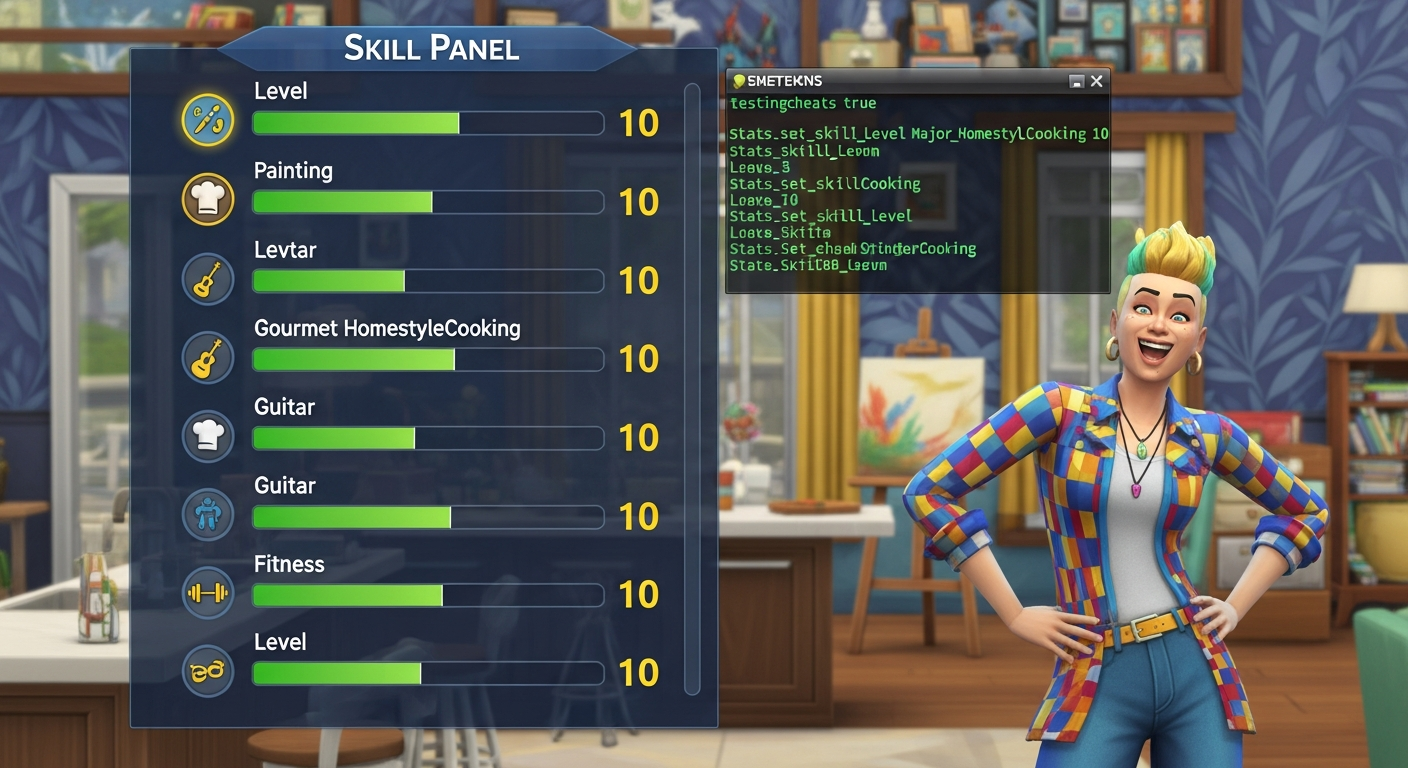Click the Gourmet HomestyleCooking label

coord(387,327)
